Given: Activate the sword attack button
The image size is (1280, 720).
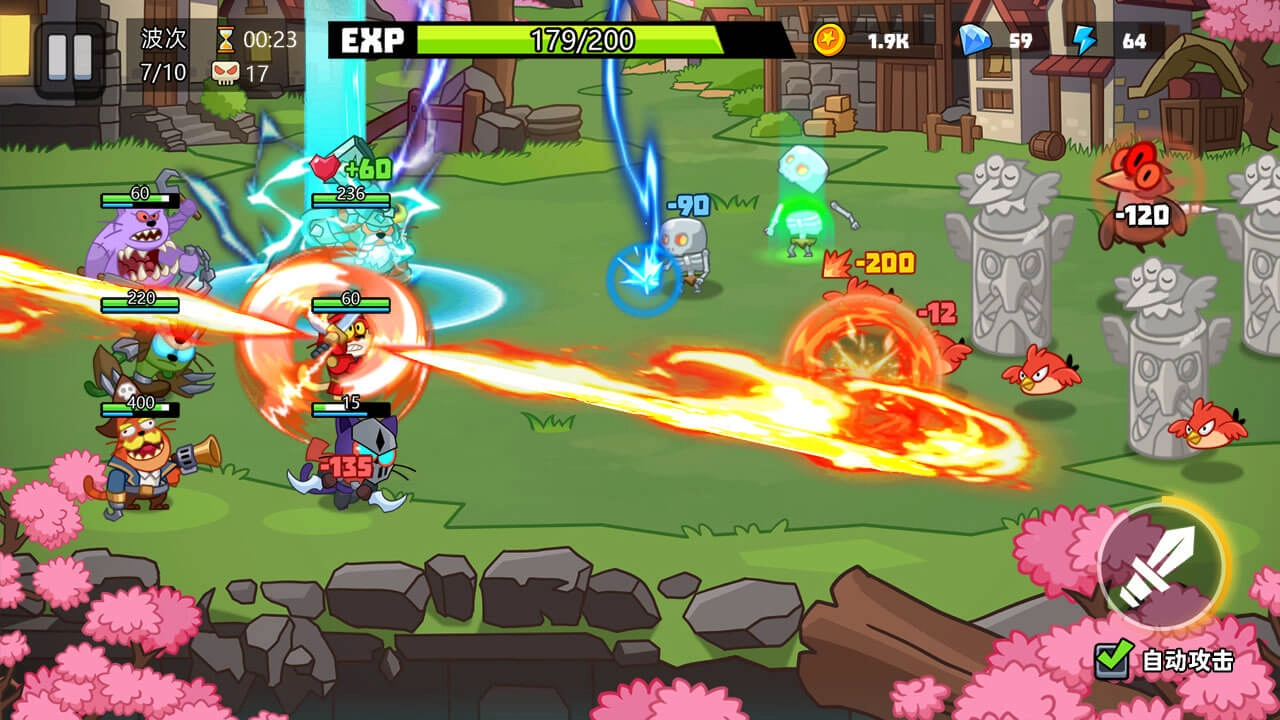Looking at the screenshot, I should (1160, 566).
